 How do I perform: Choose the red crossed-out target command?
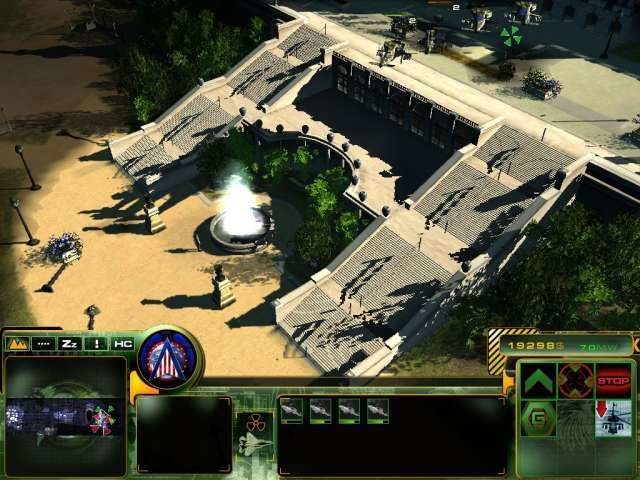(575, 380)
